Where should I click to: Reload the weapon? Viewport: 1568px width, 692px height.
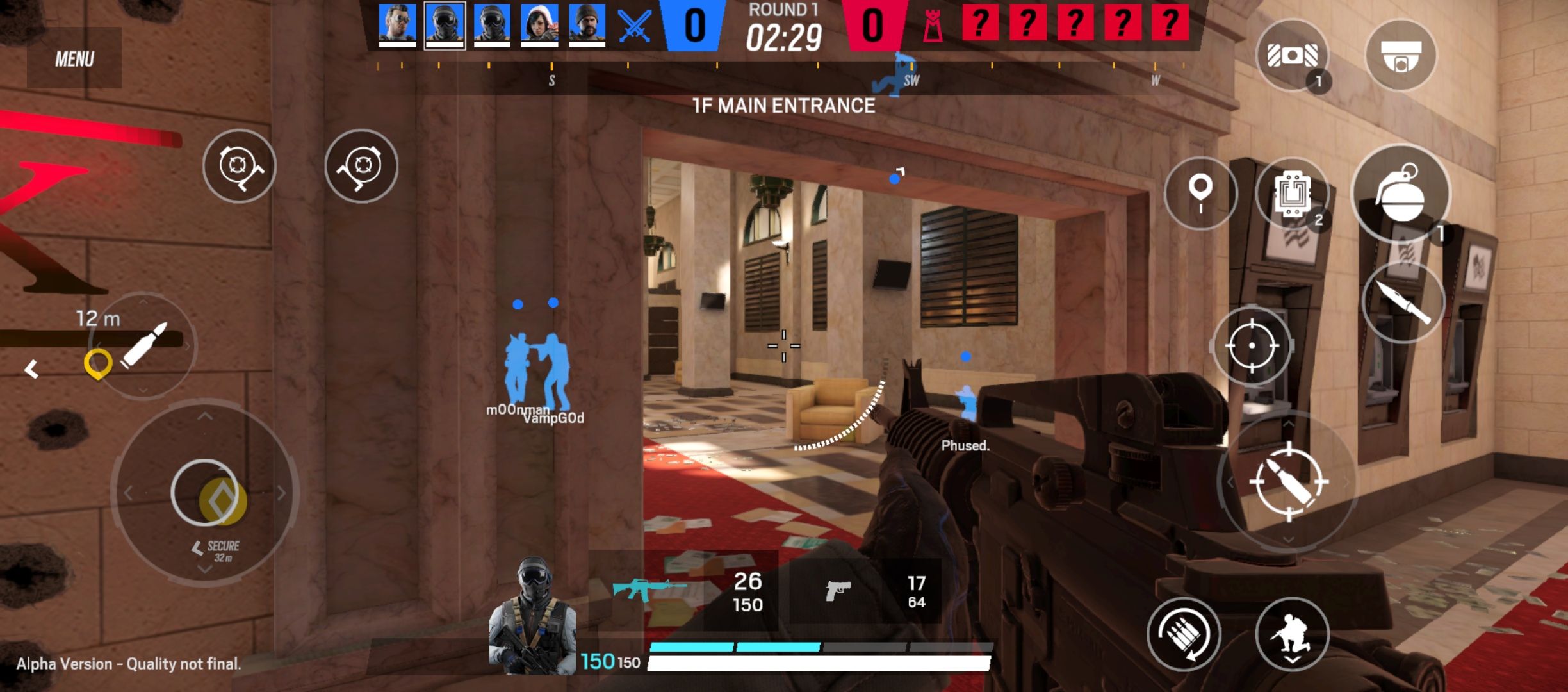(x=1184, y=634)
